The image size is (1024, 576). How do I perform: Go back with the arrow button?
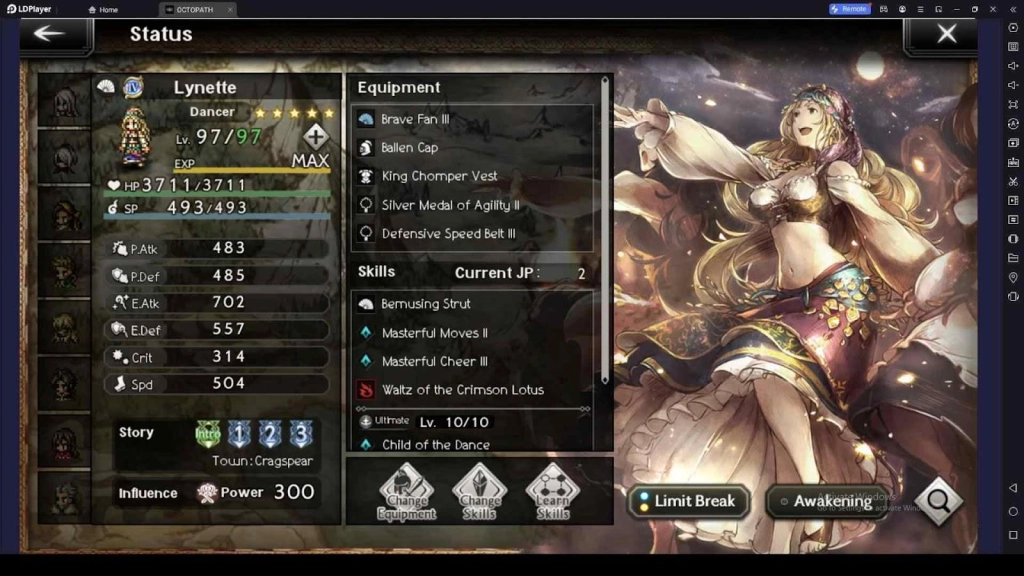coord(50,34)
